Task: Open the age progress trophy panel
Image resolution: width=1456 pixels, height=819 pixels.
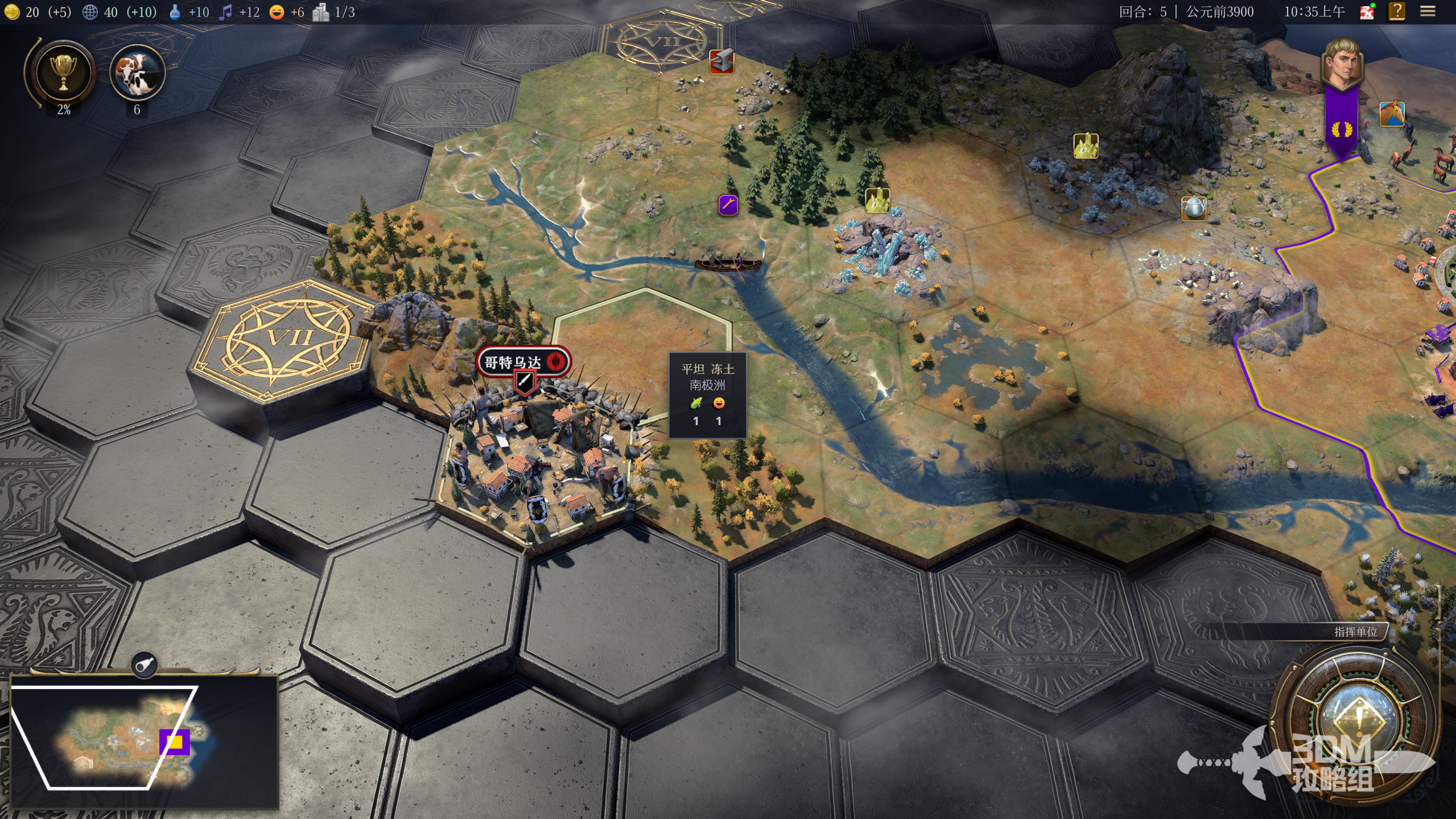Action: pyautogui.click(x=63, y=72)
